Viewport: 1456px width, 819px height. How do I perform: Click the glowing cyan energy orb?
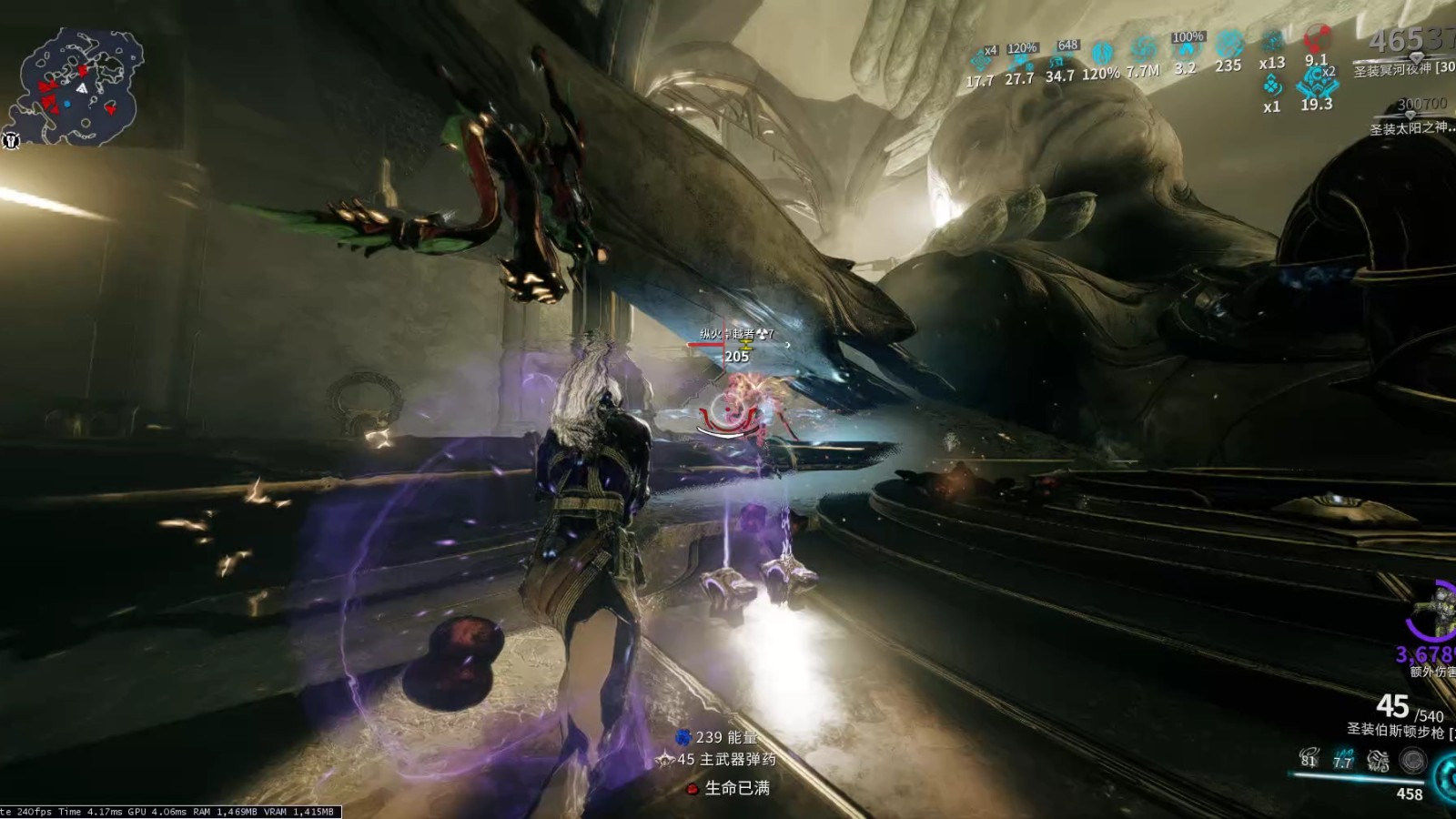(1445, 778)
